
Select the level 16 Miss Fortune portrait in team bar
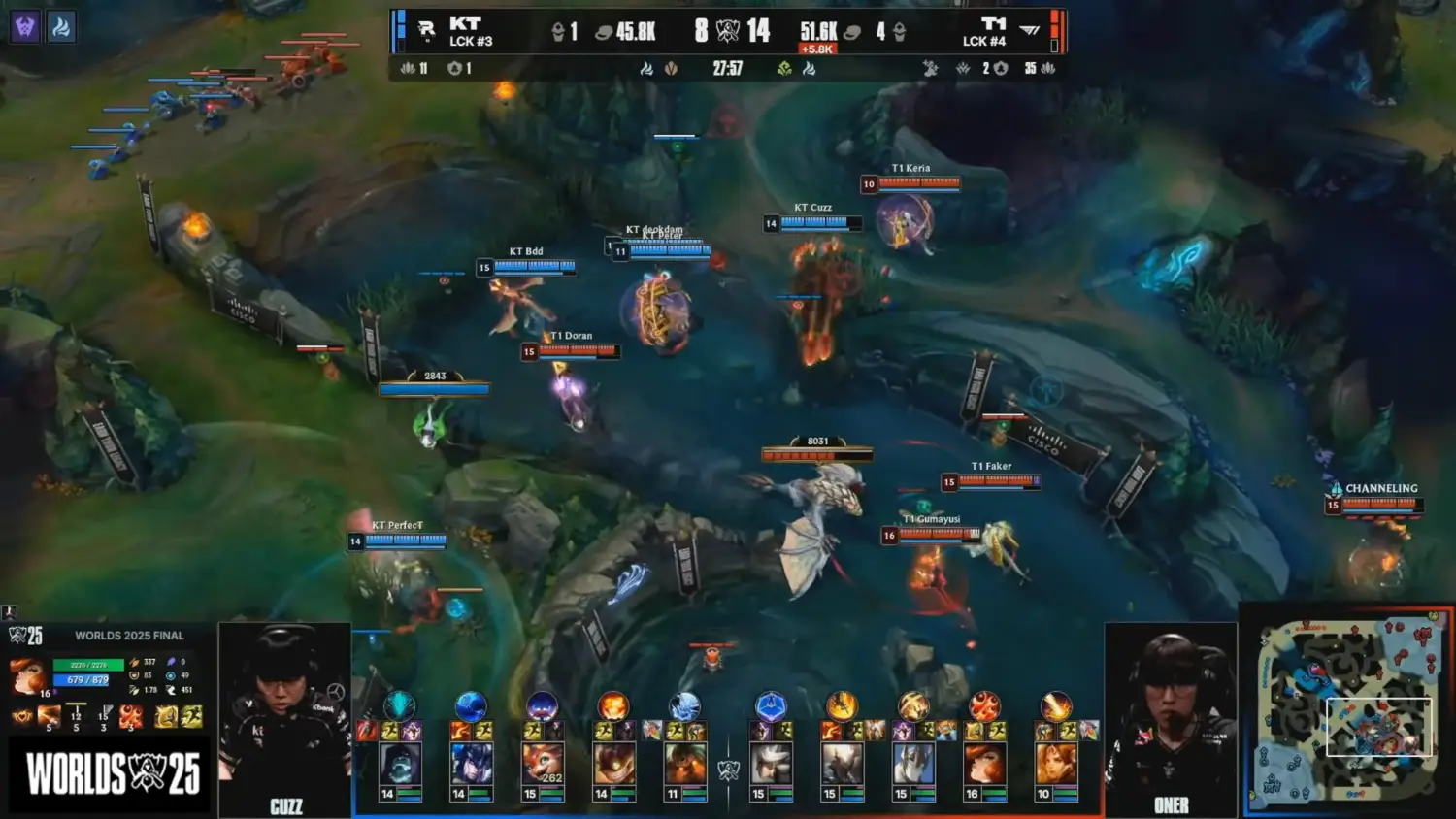(x=983, y=765)
